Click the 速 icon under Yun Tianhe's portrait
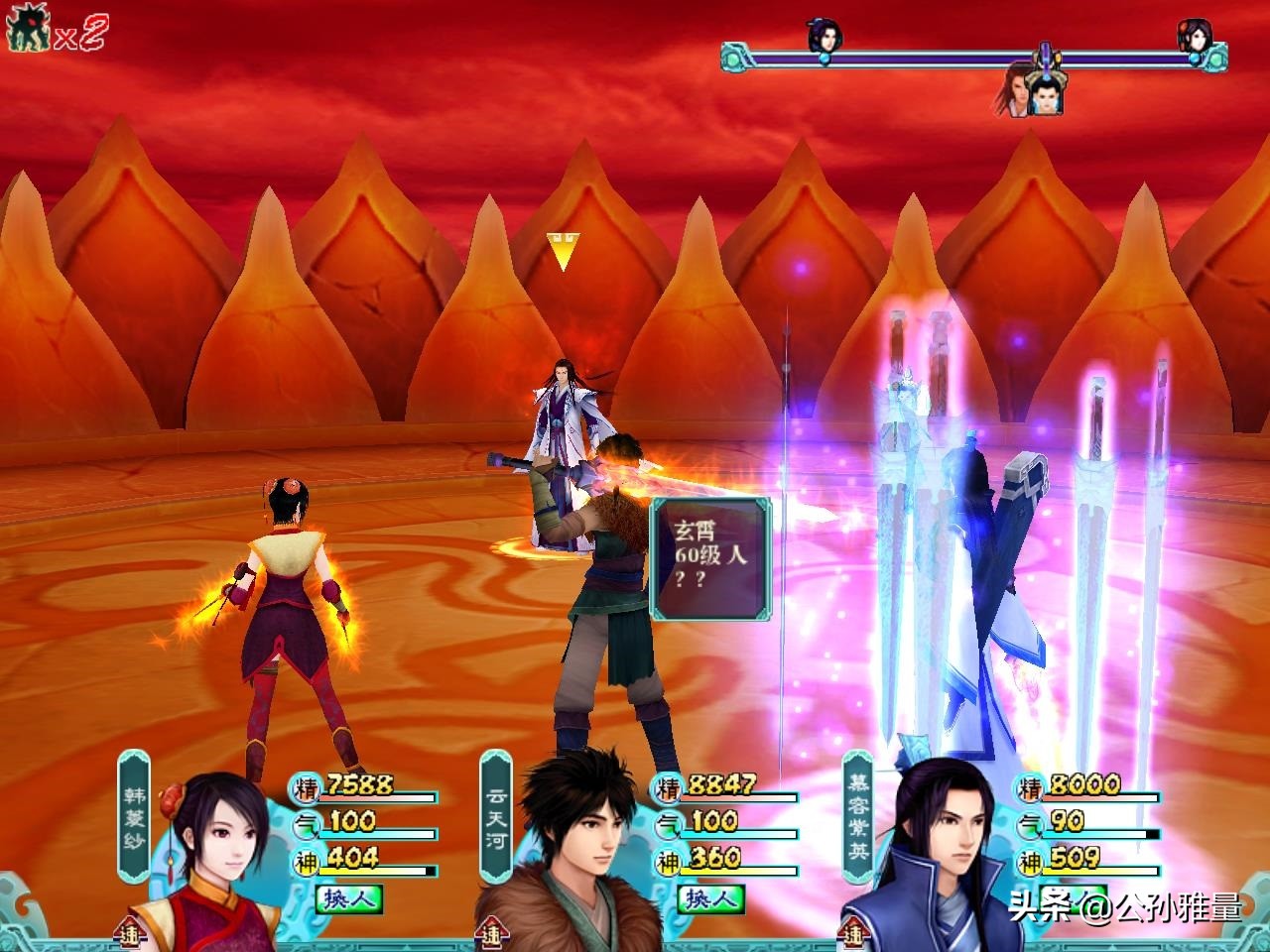Screen dimensions: 1270x952 click(x=492, y=933)
